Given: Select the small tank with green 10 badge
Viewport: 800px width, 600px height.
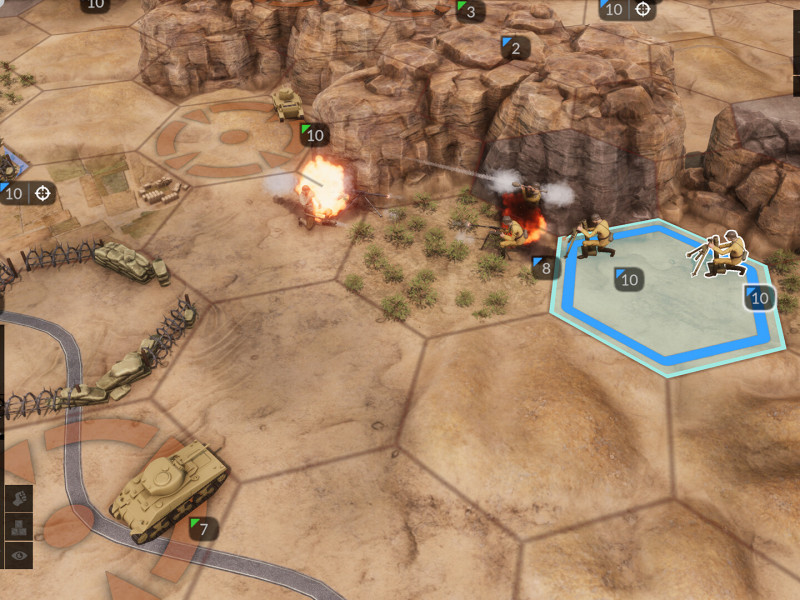Looking at the screenshot, I should 289,104.
